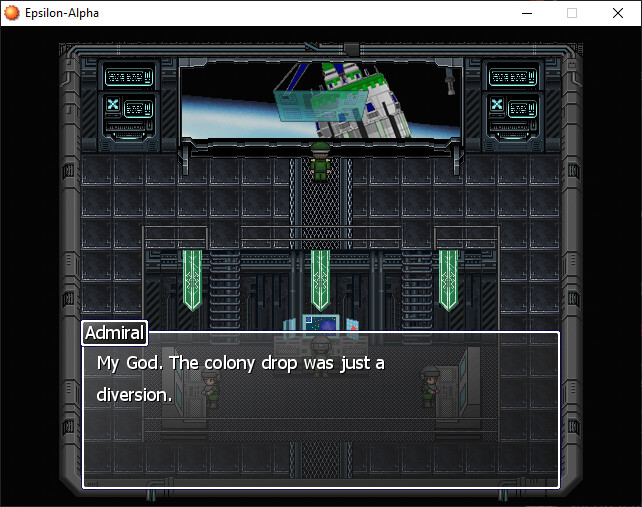This screenshot has width=642, height=507.
Task: Close the Epsilon-Alpha window
Action: 617,13
